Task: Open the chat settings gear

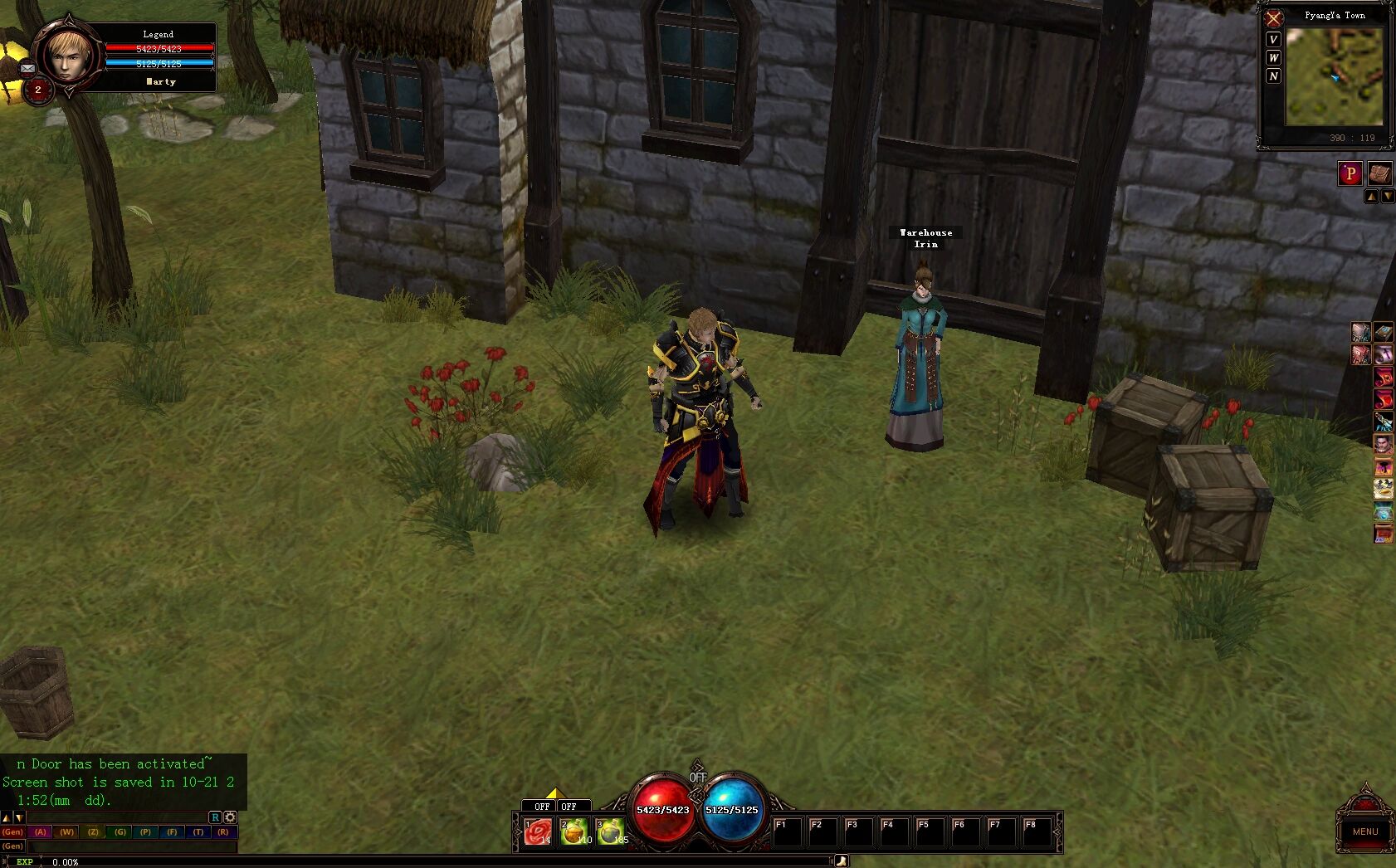Action: point(230,817)
